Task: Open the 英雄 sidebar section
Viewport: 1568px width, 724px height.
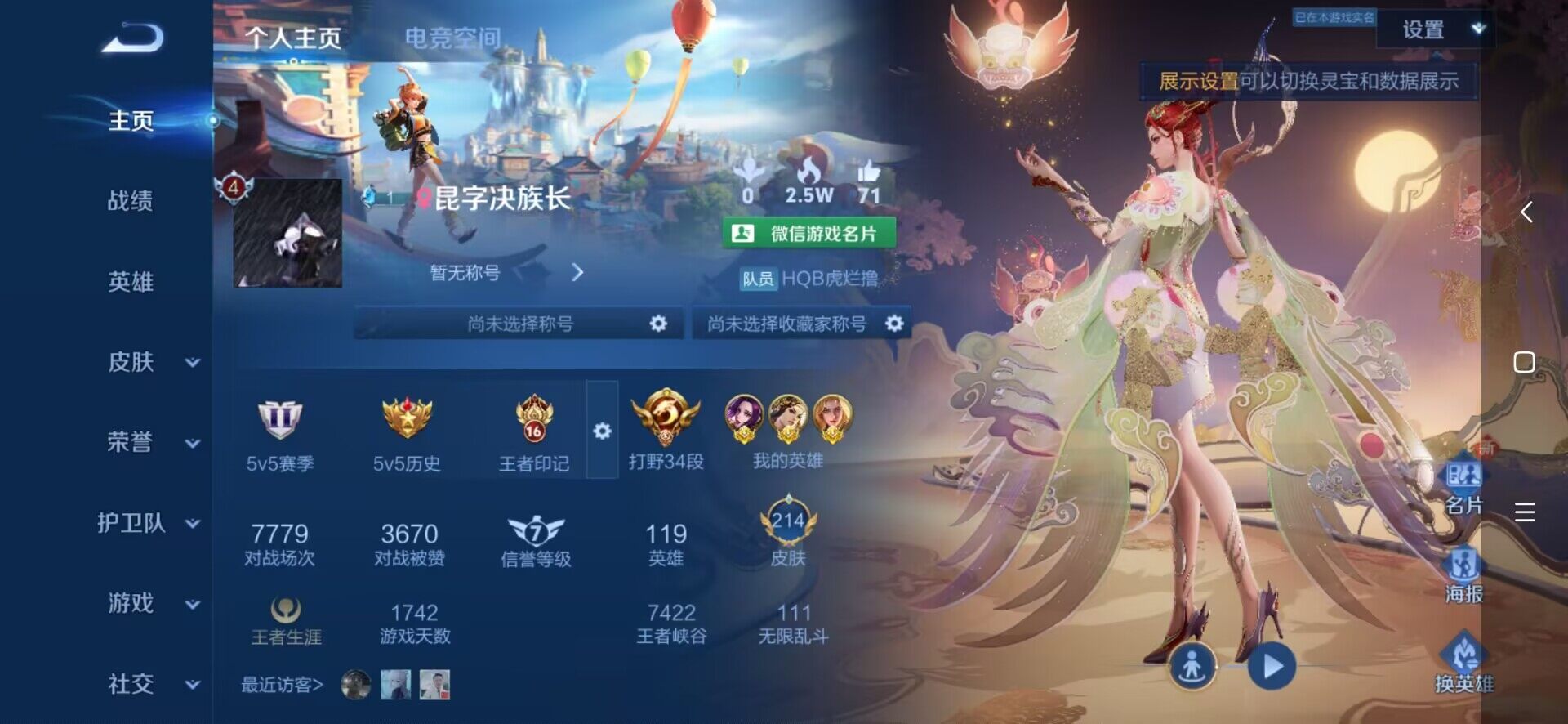Action: pos(131,282)
